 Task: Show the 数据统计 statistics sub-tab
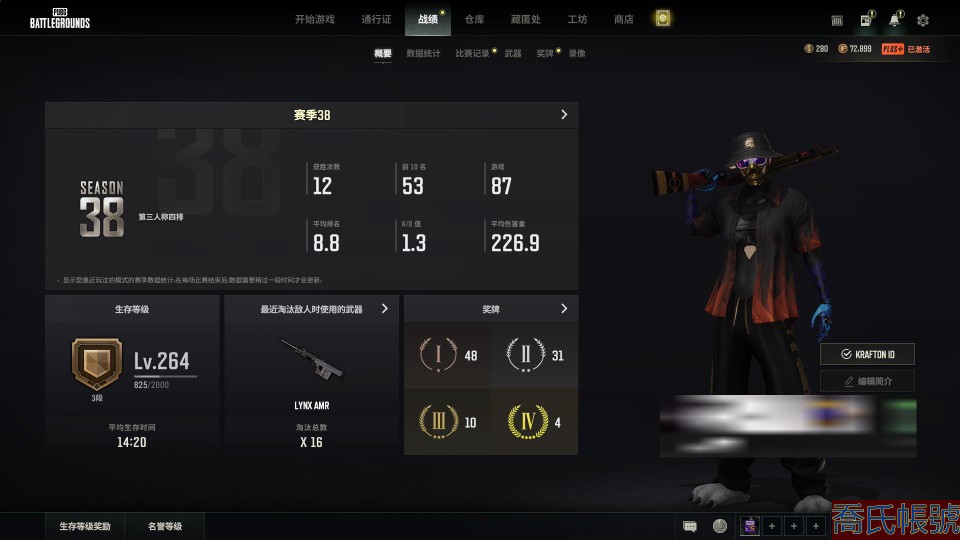(423, 53)
